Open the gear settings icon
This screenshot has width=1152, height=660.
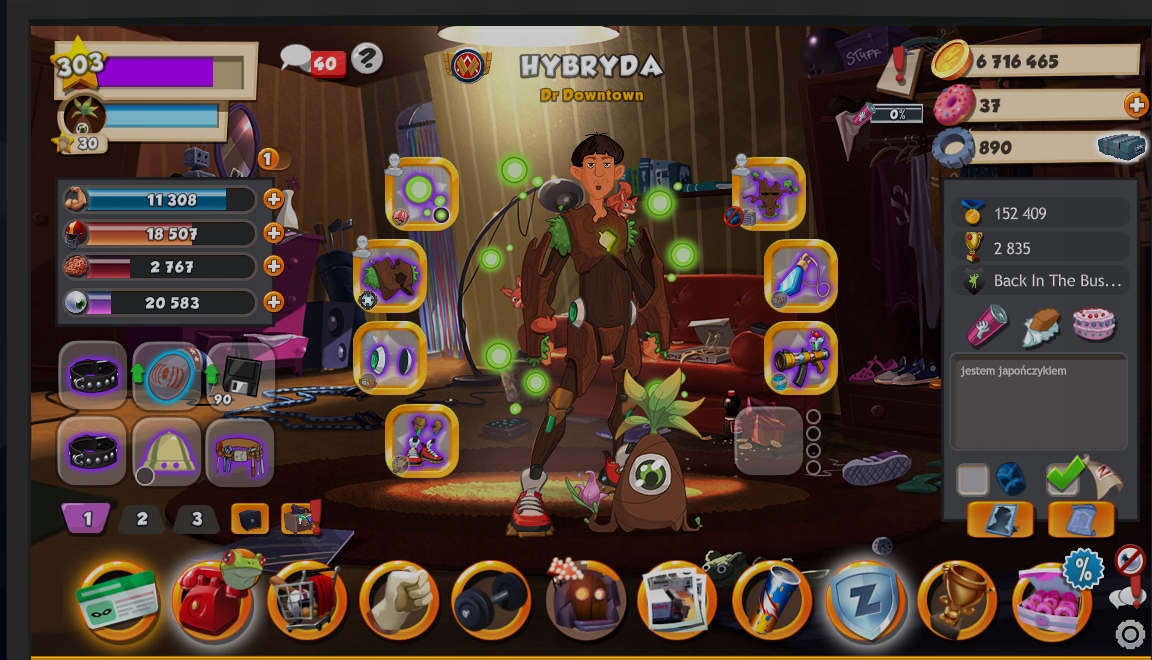(1130, 634)
